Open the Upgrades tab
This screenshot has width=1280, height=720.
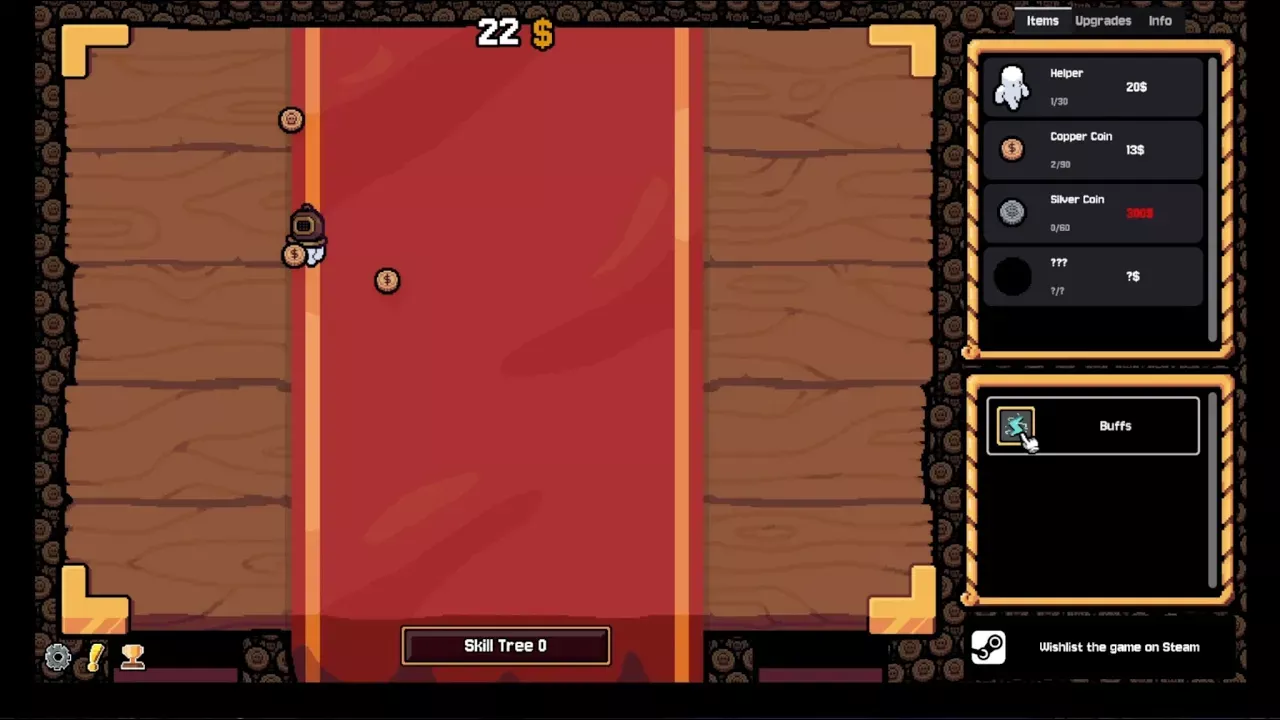[1103, 21]
